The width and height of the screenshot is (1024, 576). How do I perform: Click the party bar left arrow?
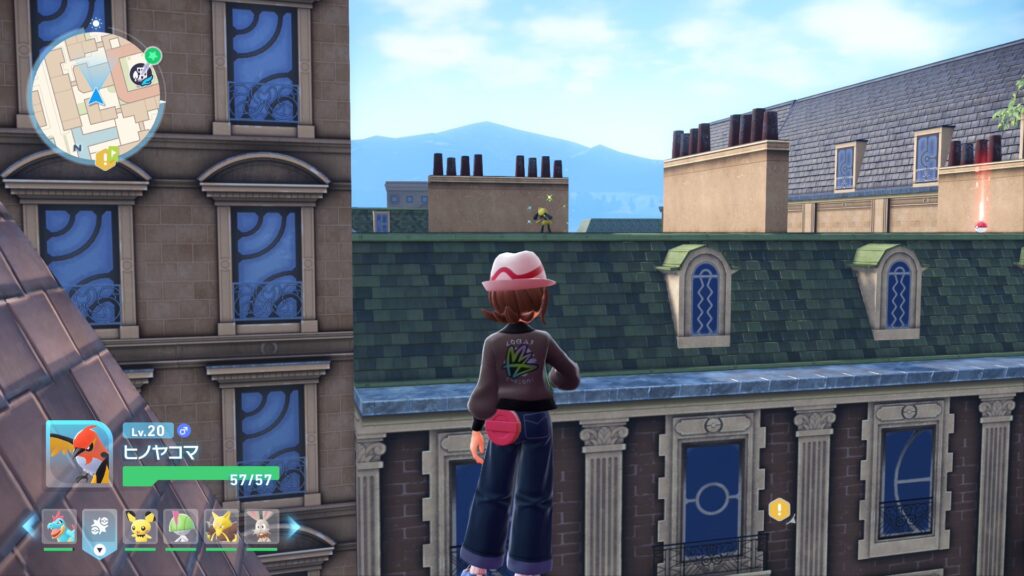coord(28,526)
